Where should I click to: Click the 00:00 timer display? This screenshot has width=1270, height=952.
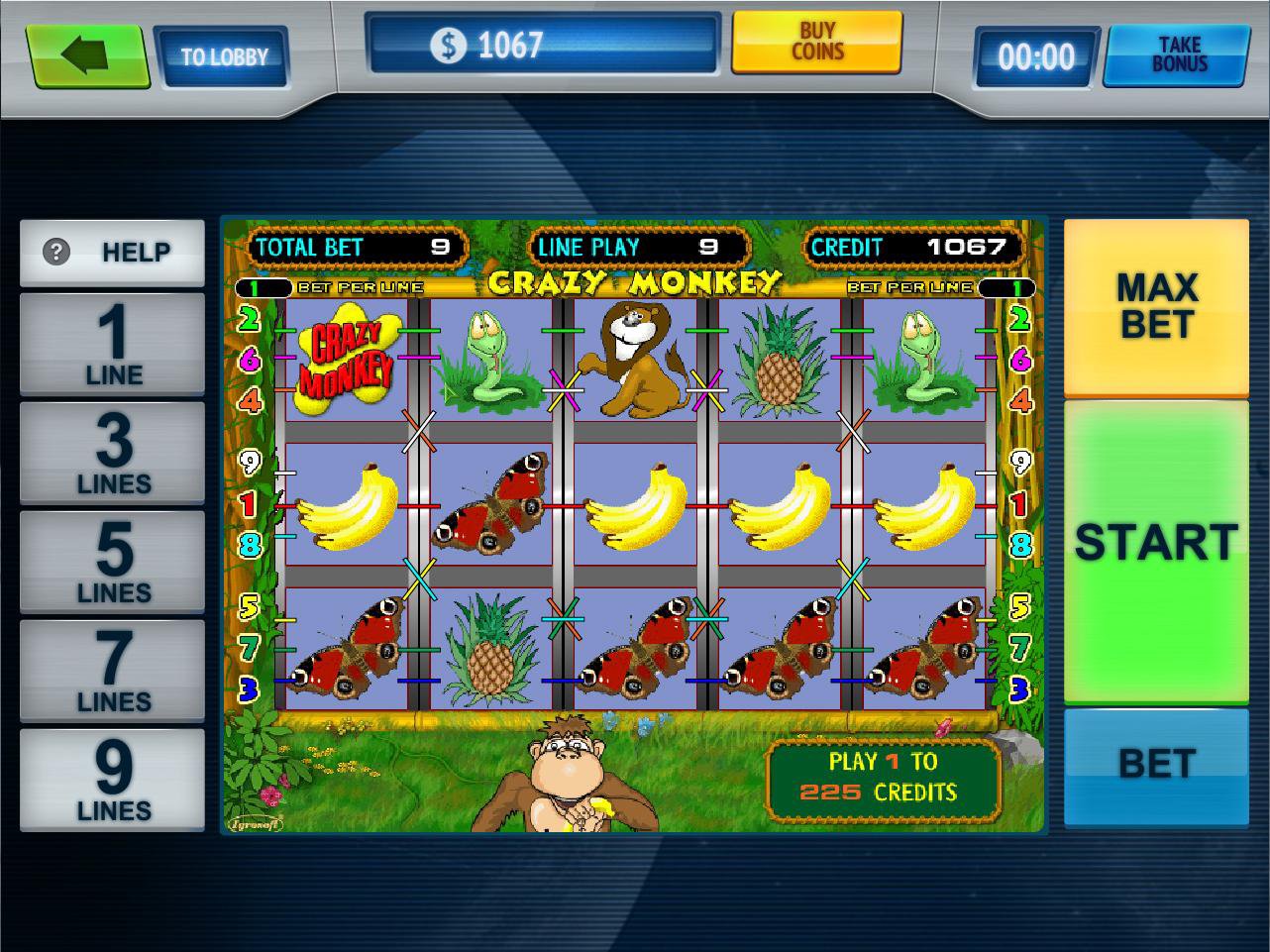coord(1034,56)
